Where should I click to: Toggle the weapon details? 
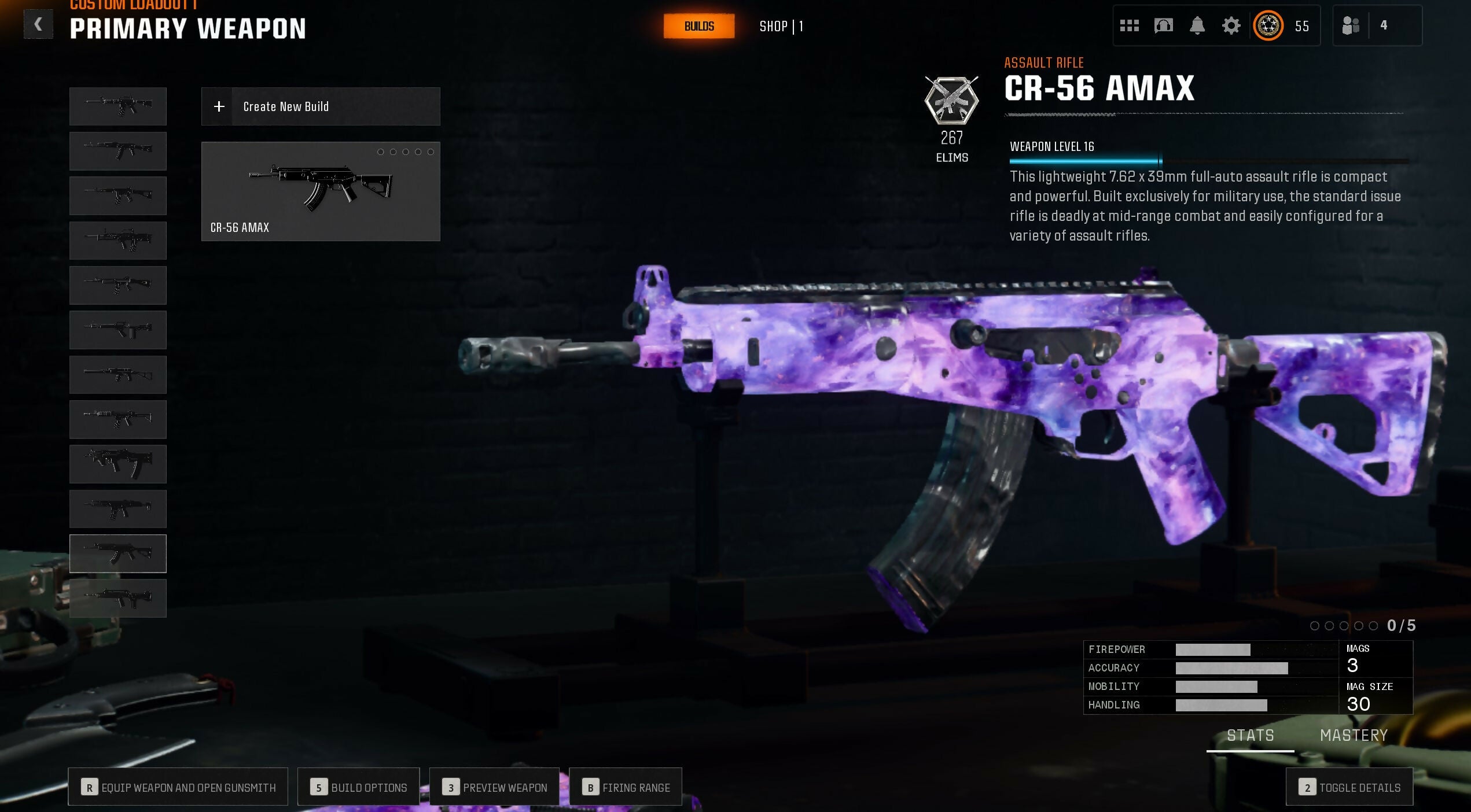point(1349,787)
